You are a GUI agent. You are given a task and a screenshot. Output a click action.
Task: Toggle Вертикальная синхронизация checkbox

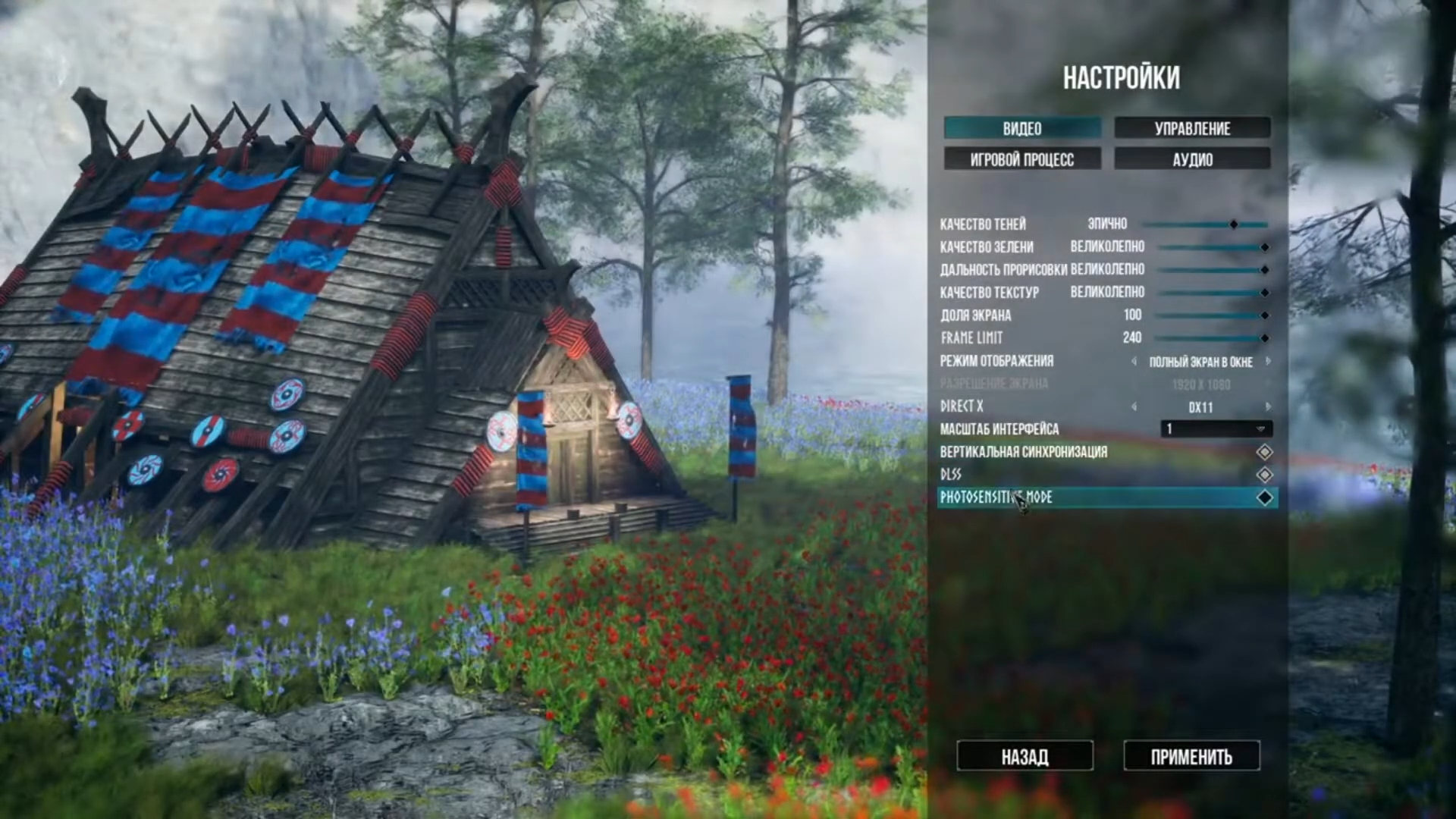(x=1264, y=452)
